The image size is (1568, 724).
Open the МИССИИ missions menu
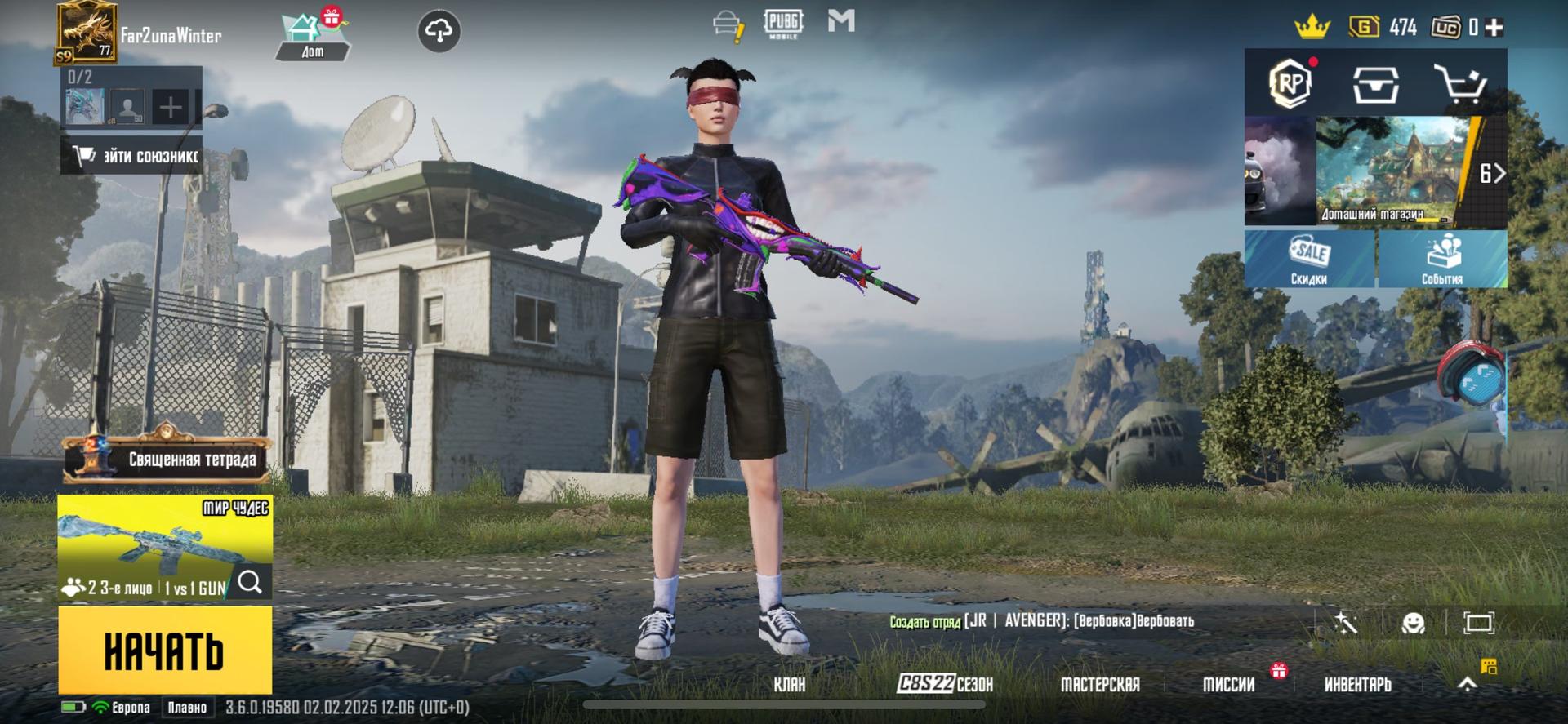click(1228, 684)
